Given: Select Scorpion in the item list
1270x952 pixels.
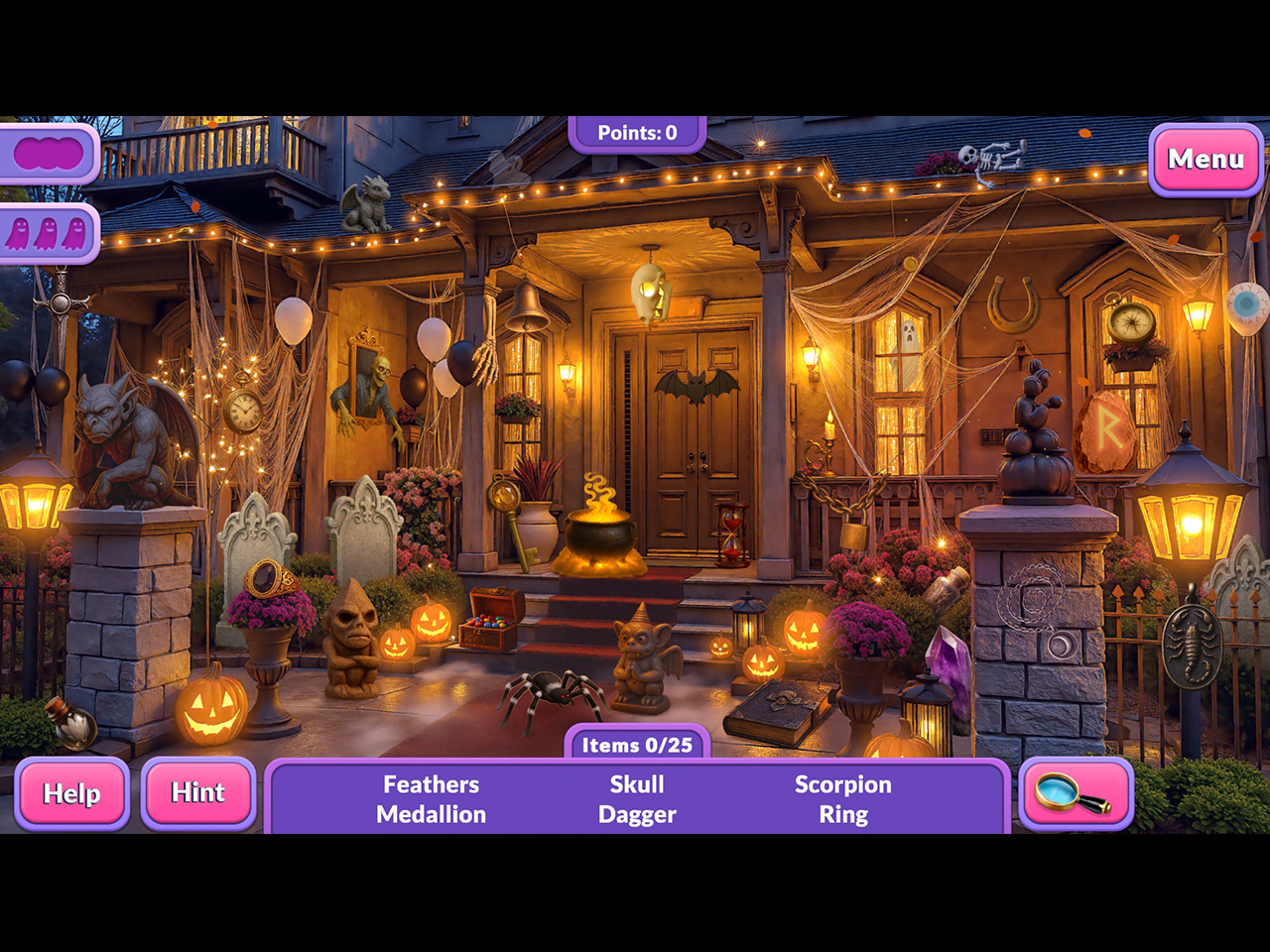Looking at the screenshot, I should (842, 784).
